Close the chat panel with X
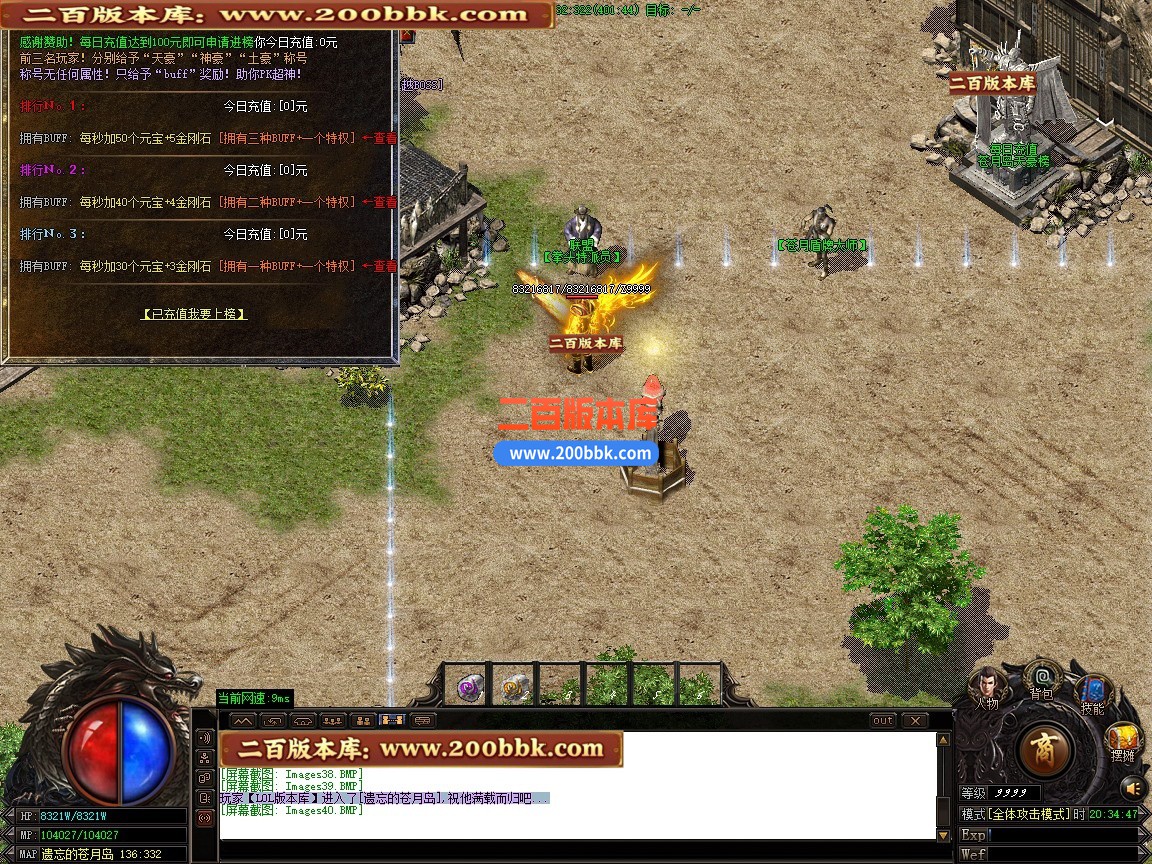This screenshot has height=864, width=1152. 914,720
